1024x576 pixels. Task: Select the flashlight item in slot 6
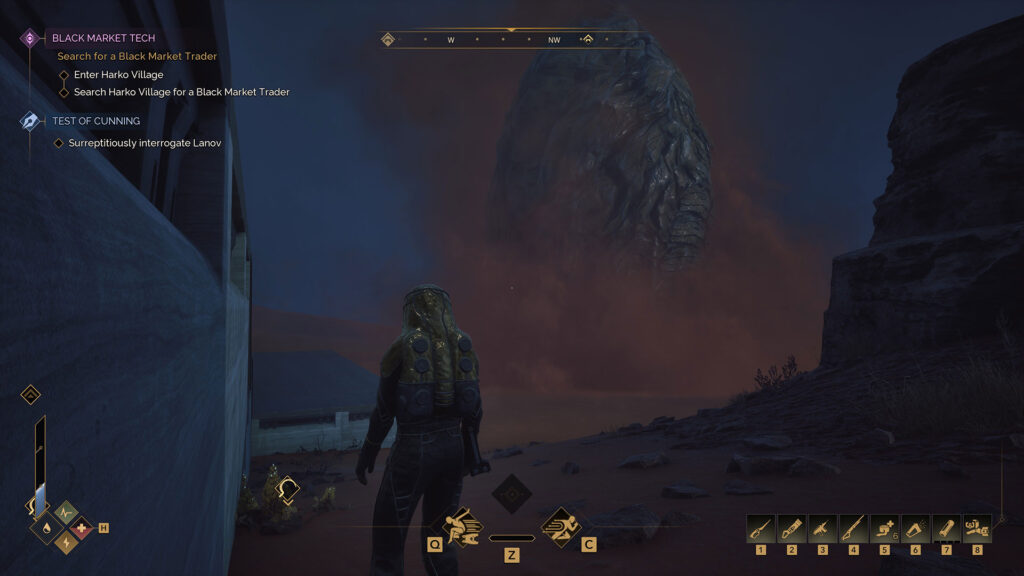pos(915,527)
